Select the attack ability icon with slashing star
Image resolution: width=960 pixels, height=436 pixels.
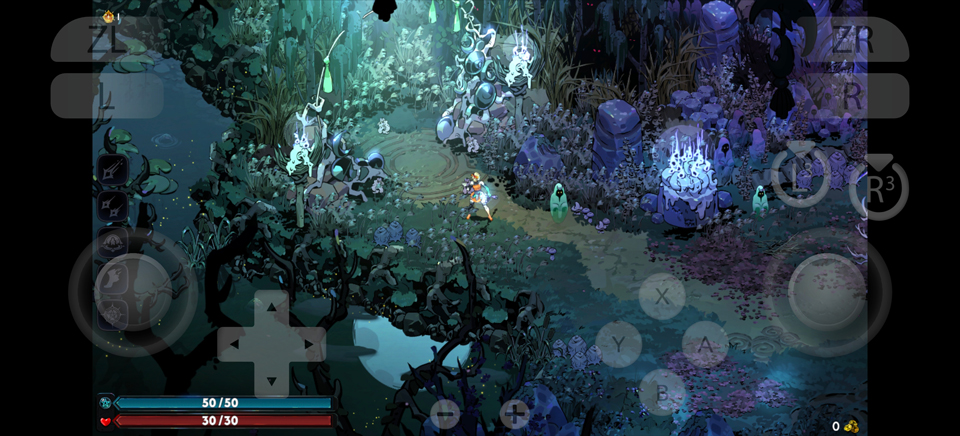(112, 170)
